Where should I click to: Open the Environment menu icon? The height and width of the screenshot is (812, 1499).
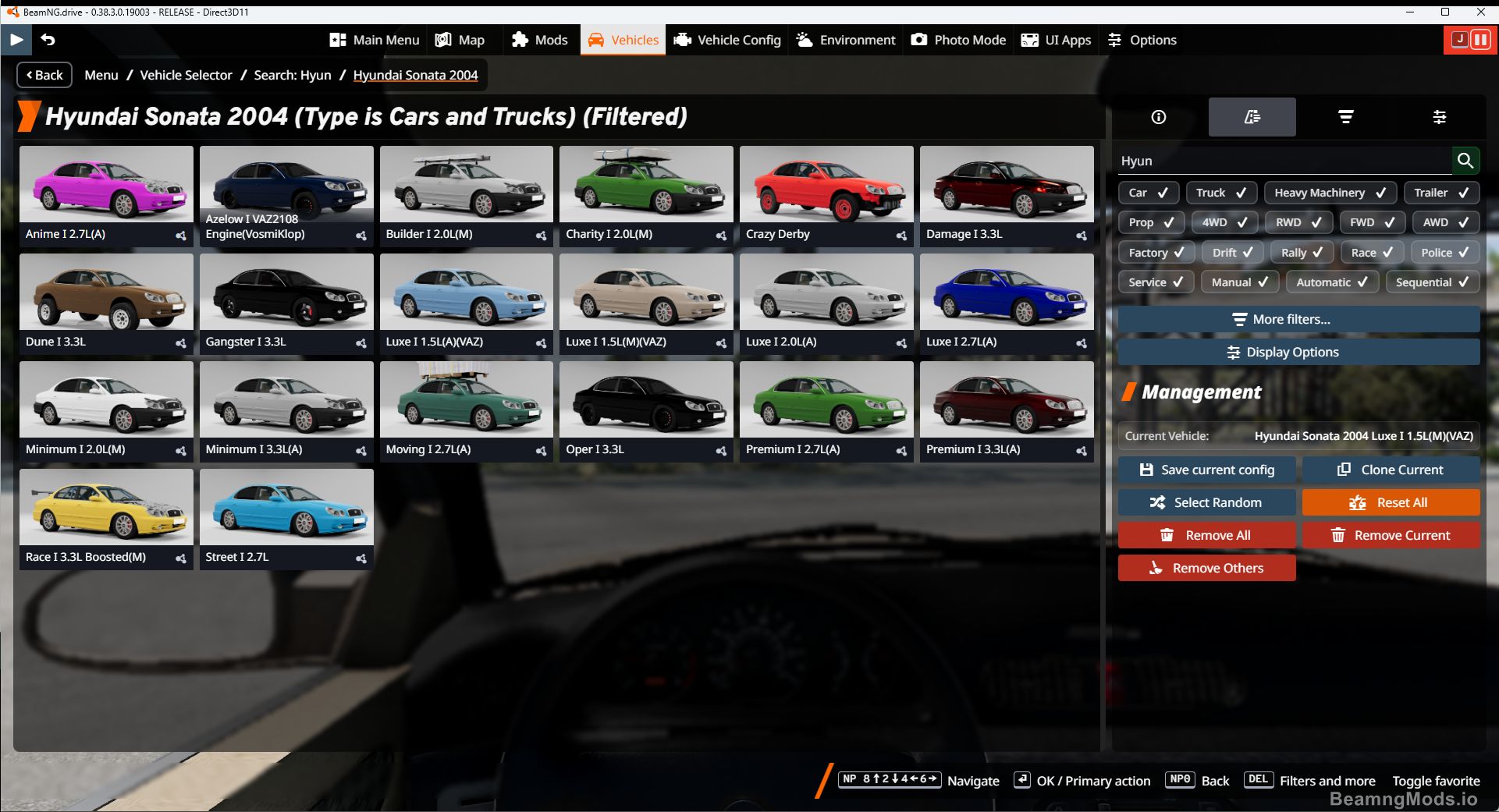[x=845, y=40]
